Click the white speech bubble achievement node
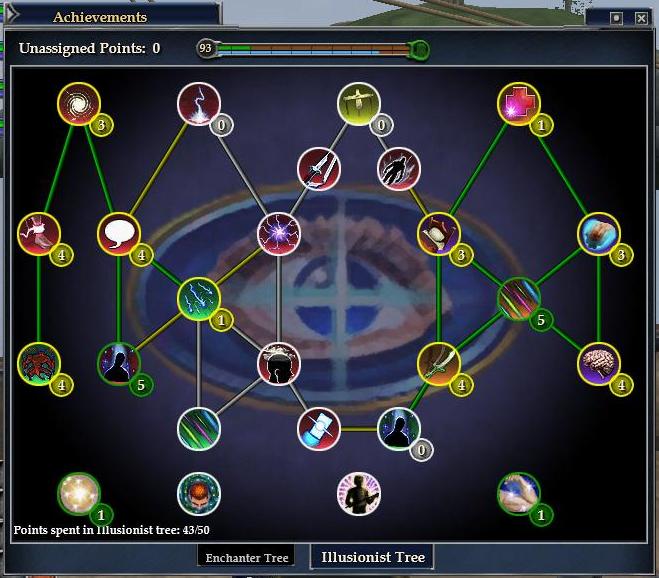 coord(118,234)
